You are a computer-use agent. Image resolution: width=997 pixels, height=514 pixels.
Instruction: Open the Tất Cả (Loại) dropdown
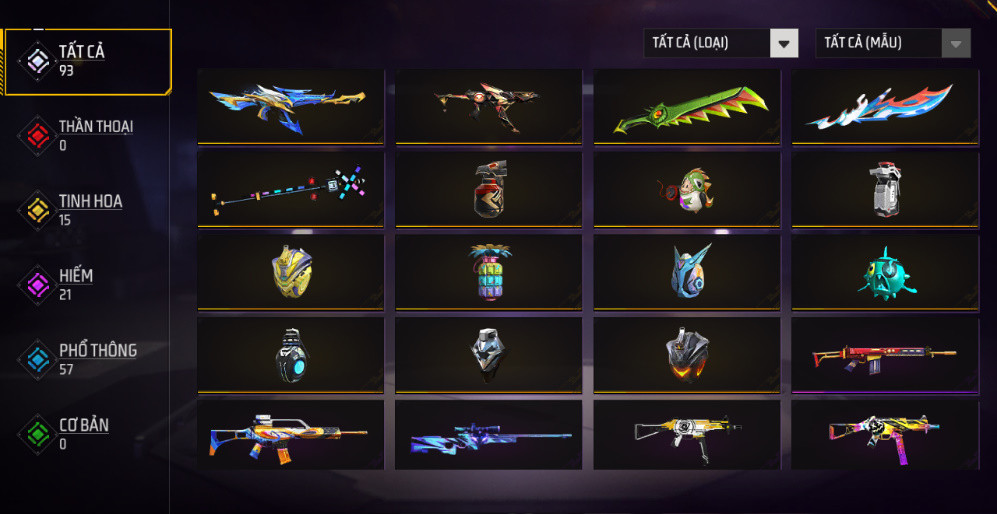tap(720, 43)
